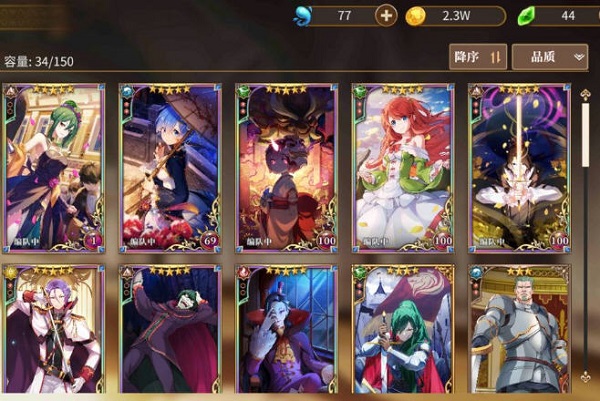Choose the purple-haired white uniform card

tap(54, 330)
